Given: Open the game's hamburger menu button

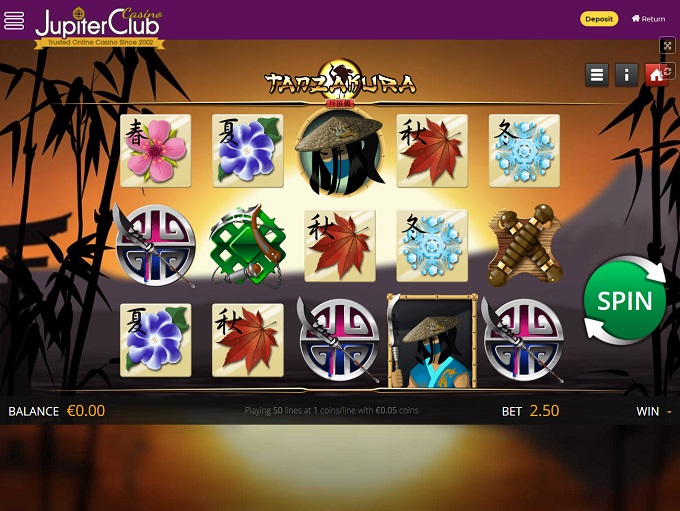Looking at the screenshot, I should tap(597, 75).
